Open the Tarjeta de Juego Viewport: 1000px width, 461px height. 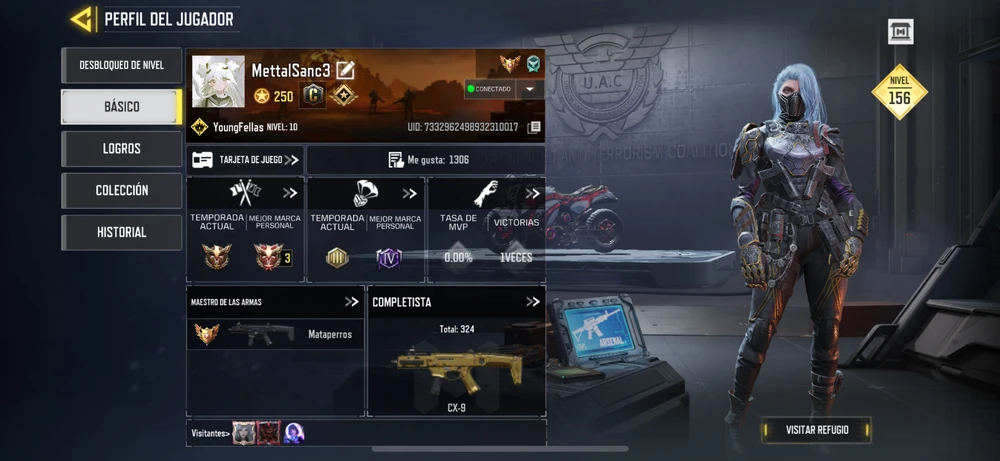(x=245, y=160)
